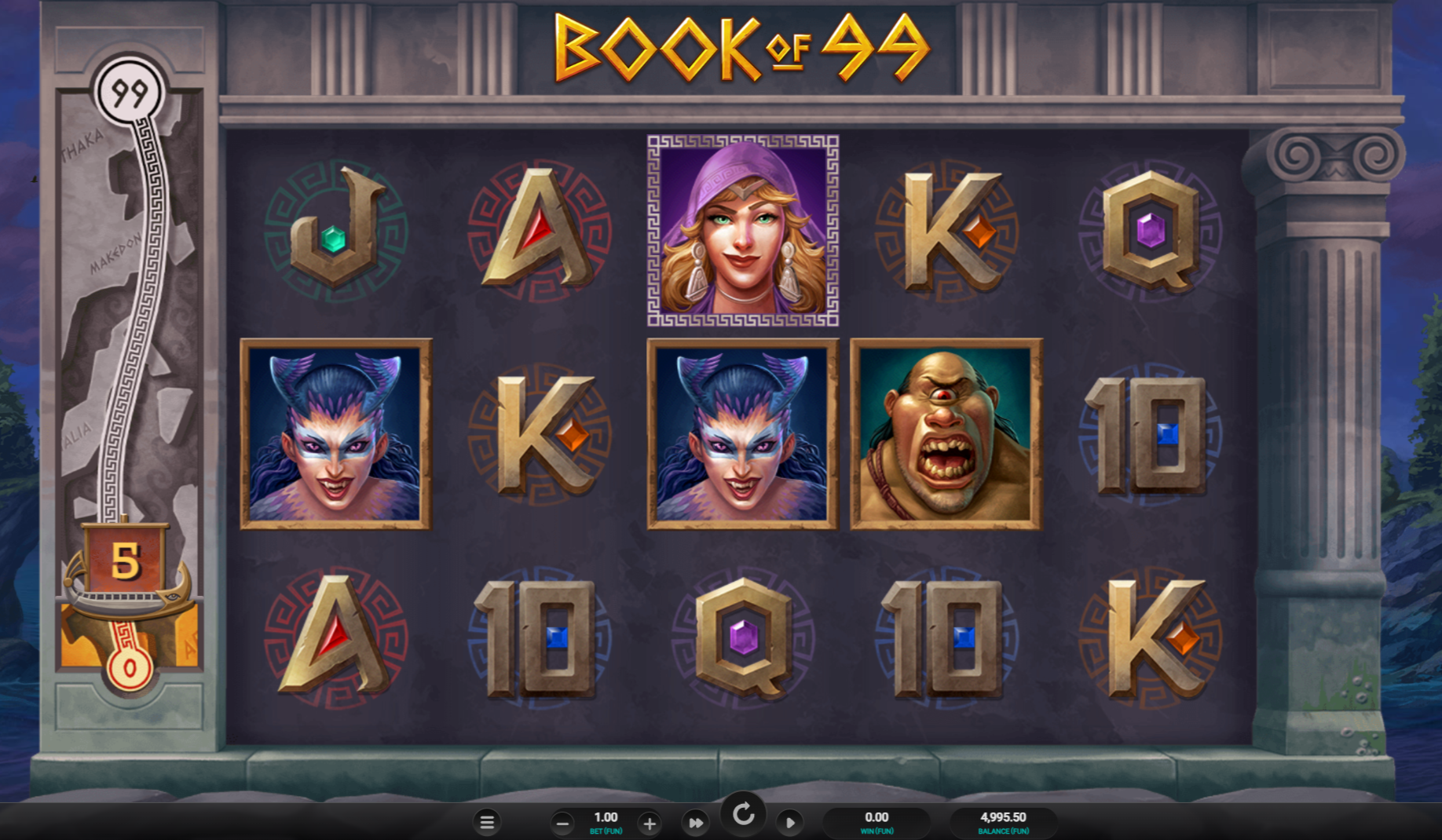Open the hamburger game menu
1442x840 pixels.
coord(487,822)
